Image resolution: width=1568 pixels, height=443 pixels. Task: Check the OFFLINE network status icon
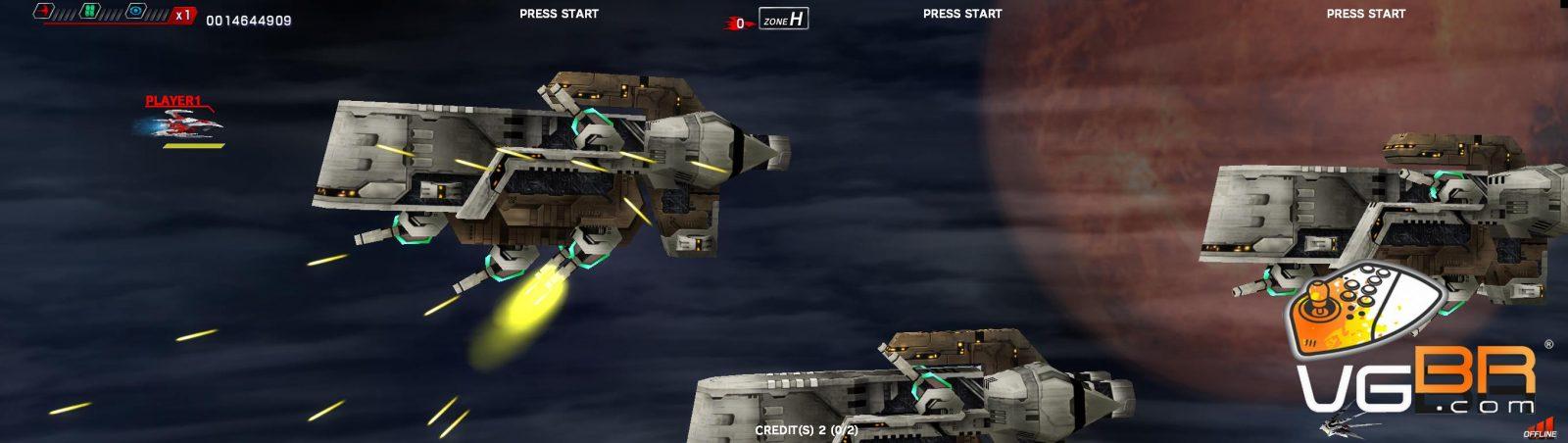[1541, 427]
